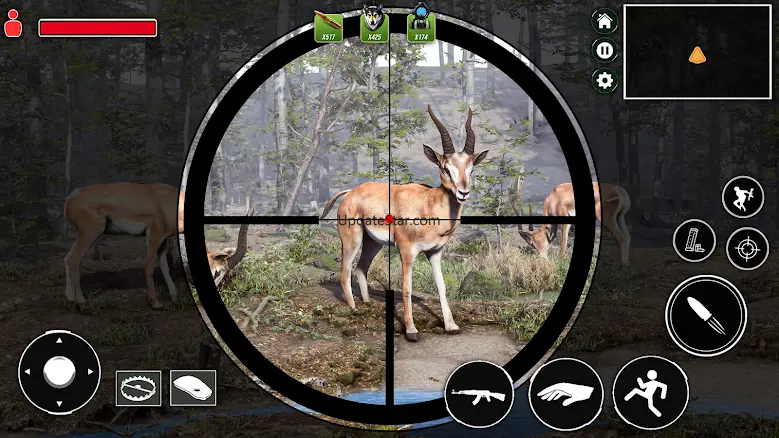The image size is (779, 438).
Task: Switch weapon with the assault rifle button
Action: pyautogui.click(x=479, y=394)
